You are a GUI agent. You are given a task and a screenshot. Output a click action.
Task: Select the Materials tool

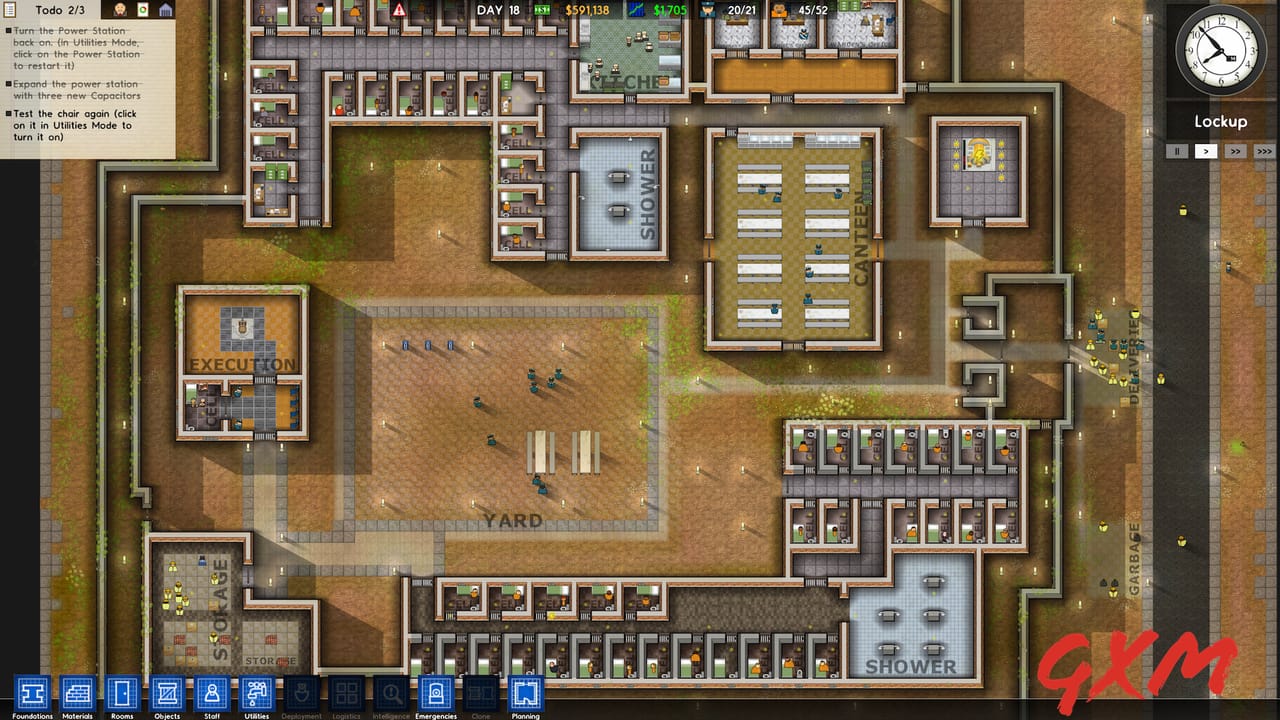[78, 693]
